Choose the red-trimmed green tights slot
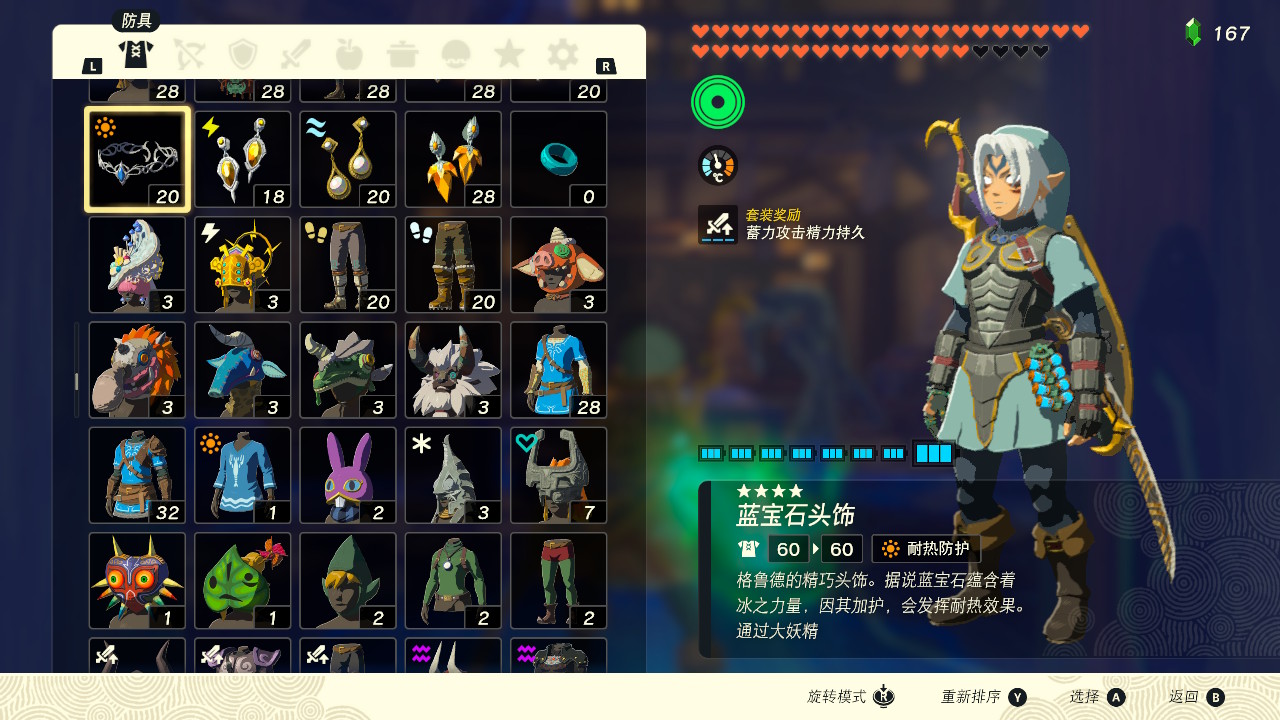Screen dimensions: 1280x720 [x=559, y=581]
